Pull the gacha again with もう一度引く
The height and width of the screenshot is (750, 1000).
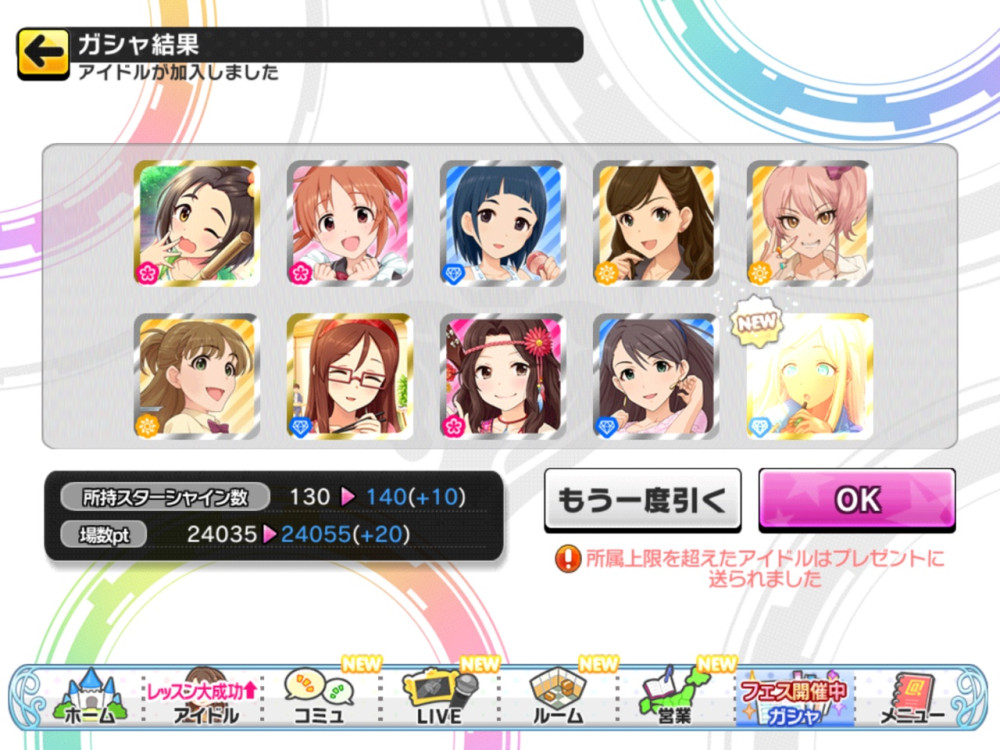tap(642, 500)
